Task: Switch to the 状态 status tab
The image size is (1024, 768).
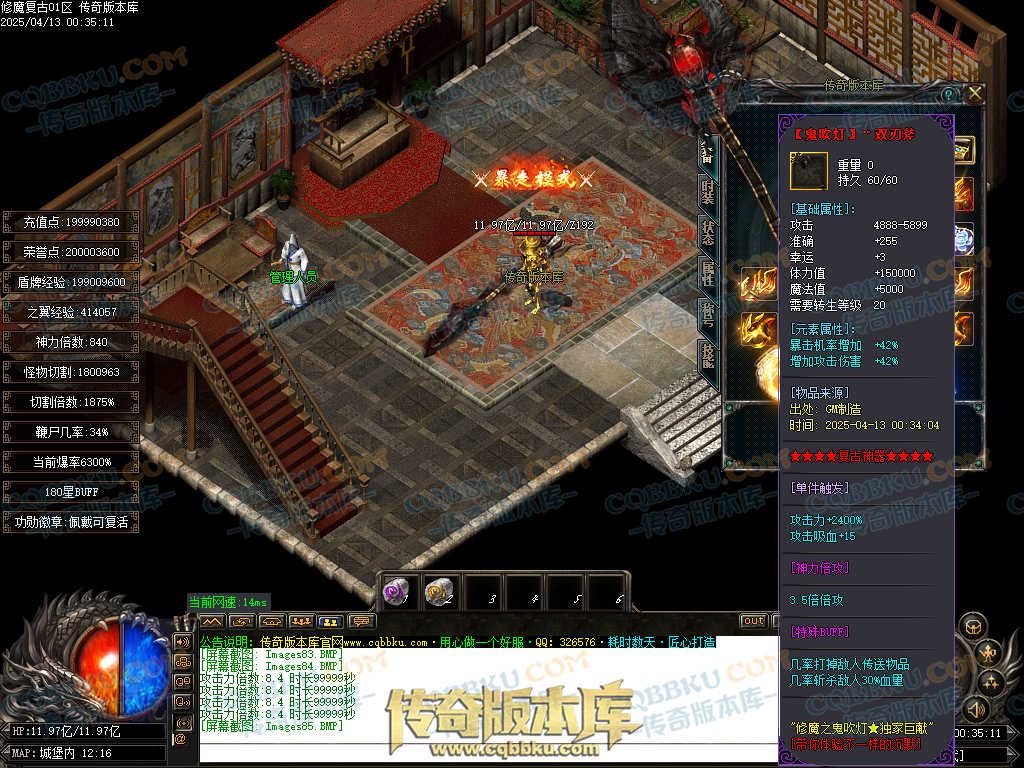Action: coord(707,232)
